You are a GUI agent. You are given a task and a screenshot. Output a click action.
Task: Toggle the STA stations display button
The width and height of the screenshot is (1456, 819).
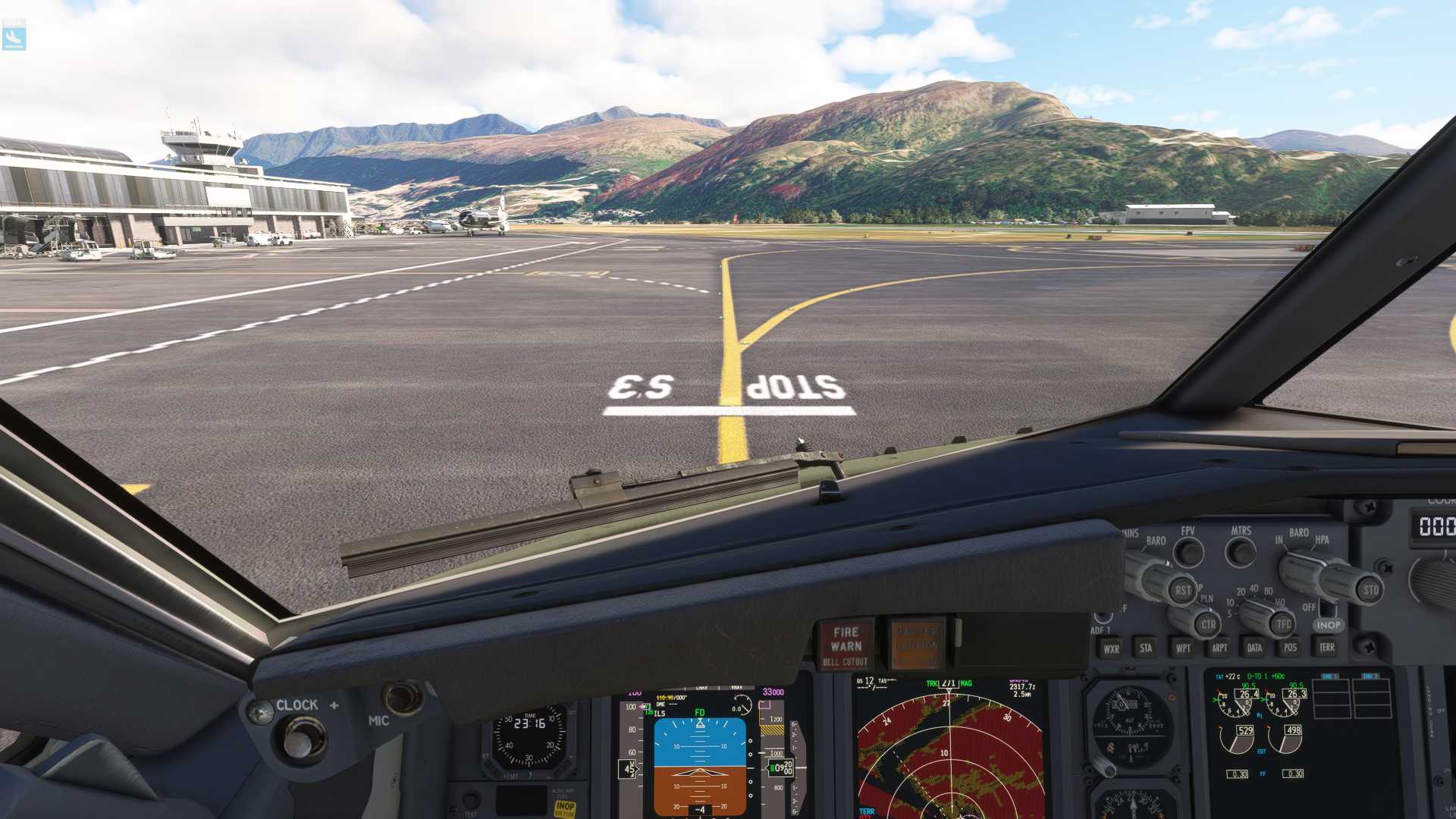[1146, 648]
